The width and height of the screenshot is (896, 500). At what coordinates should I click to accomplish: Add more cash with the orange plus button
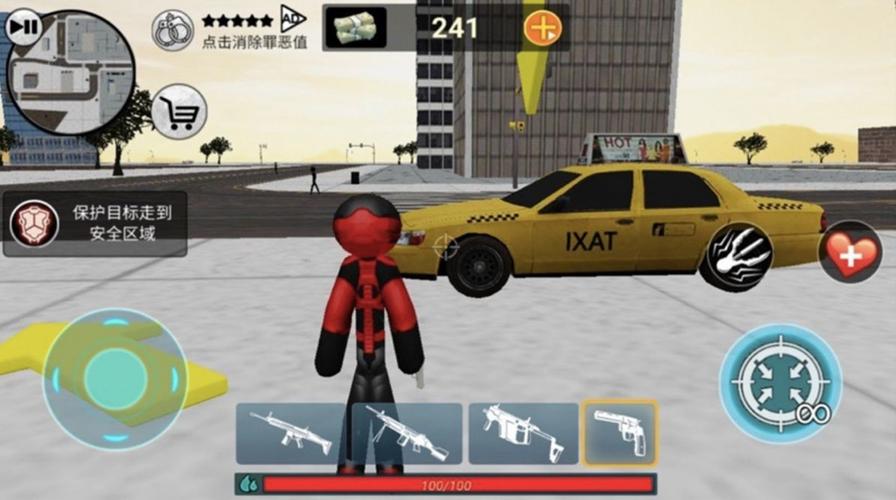click(543, 27)
